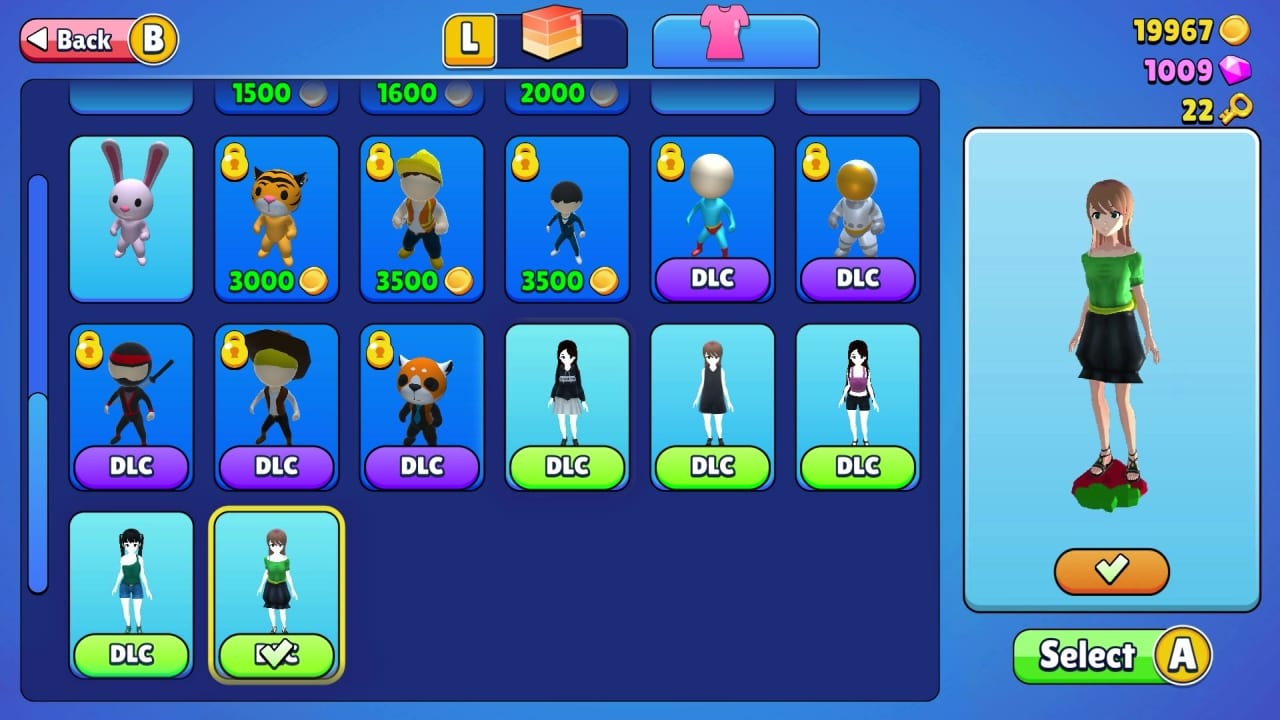This screenshot has width=1280, height=720.
Task: Click the lock icon on the red panda character
Action: point(378,348)
